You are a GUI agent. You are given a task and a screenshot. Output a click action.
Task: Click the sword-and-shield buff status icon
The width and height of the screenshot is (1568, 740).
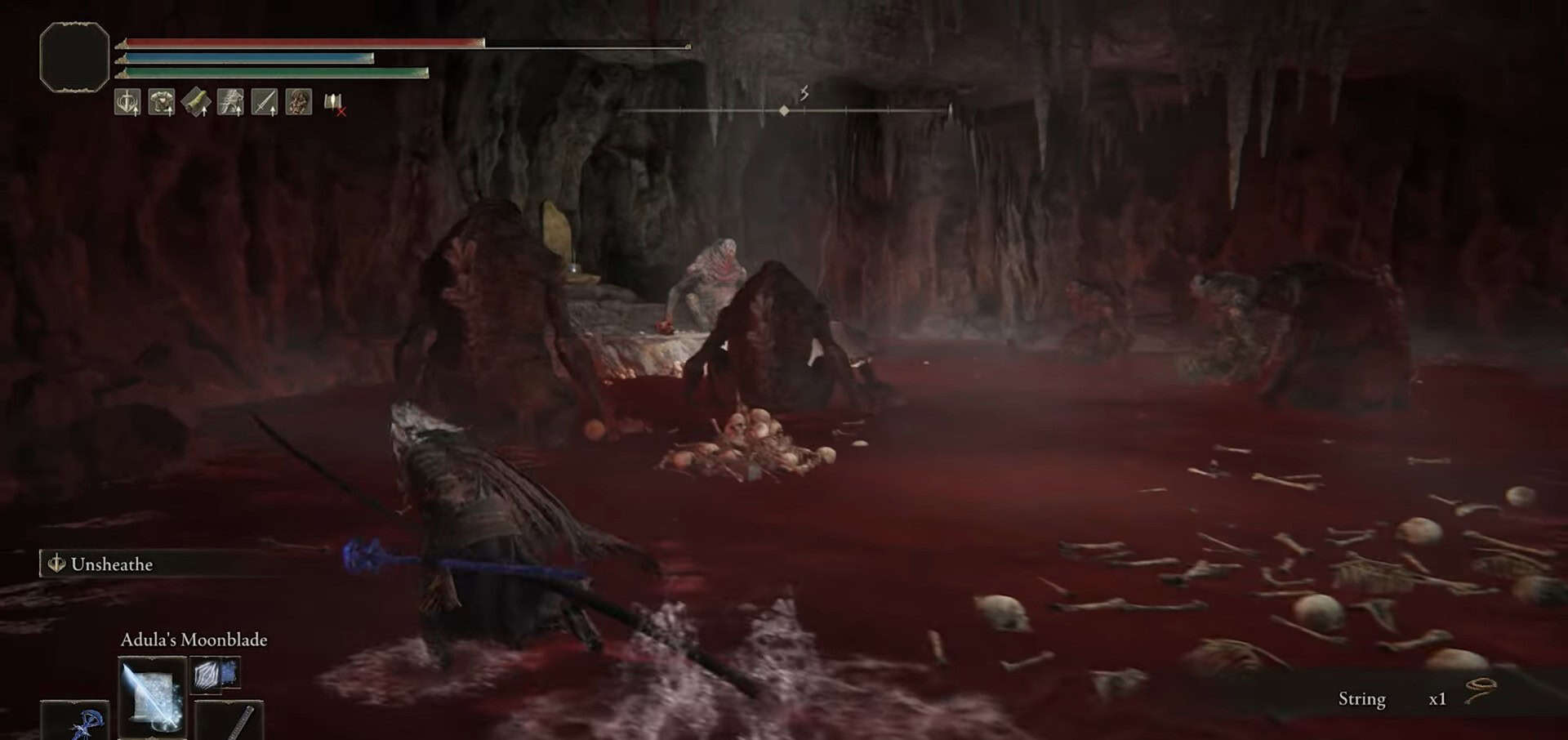(127, 103)
